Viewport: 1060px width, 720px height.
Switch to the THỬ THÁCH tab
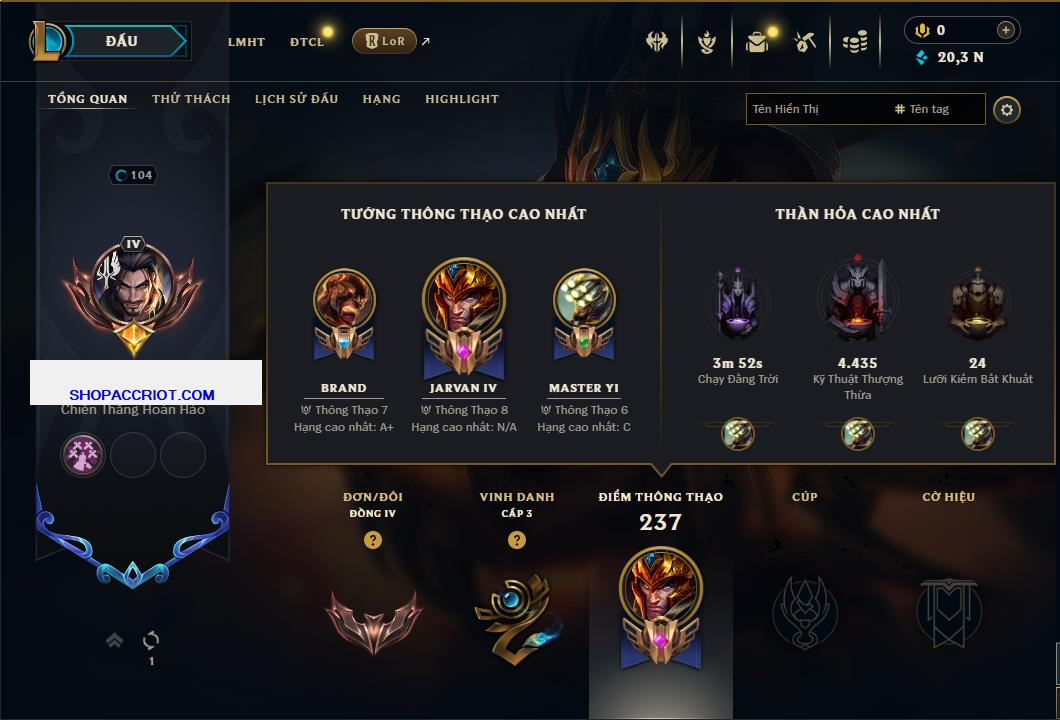pyautogui.click(x=191, y=99)
